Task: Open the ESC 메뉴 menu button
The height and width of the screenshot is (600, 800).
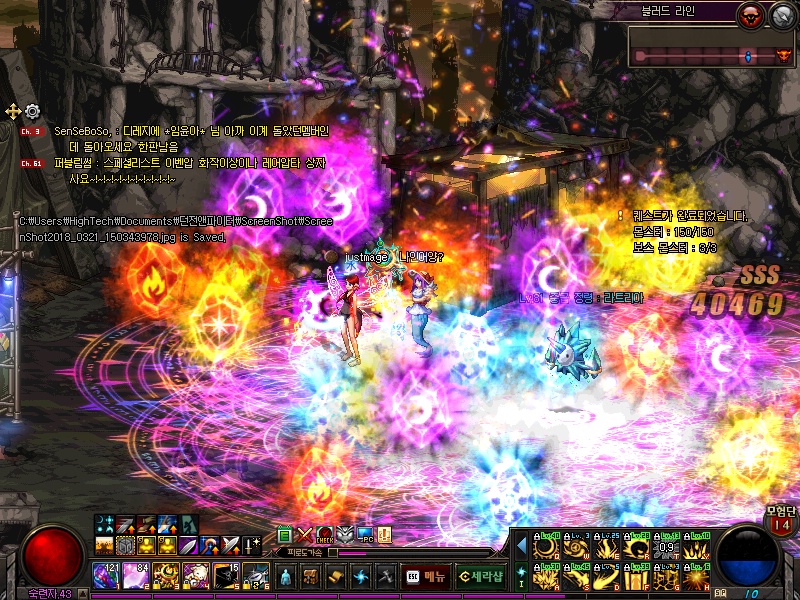Action: click(427, 576)
